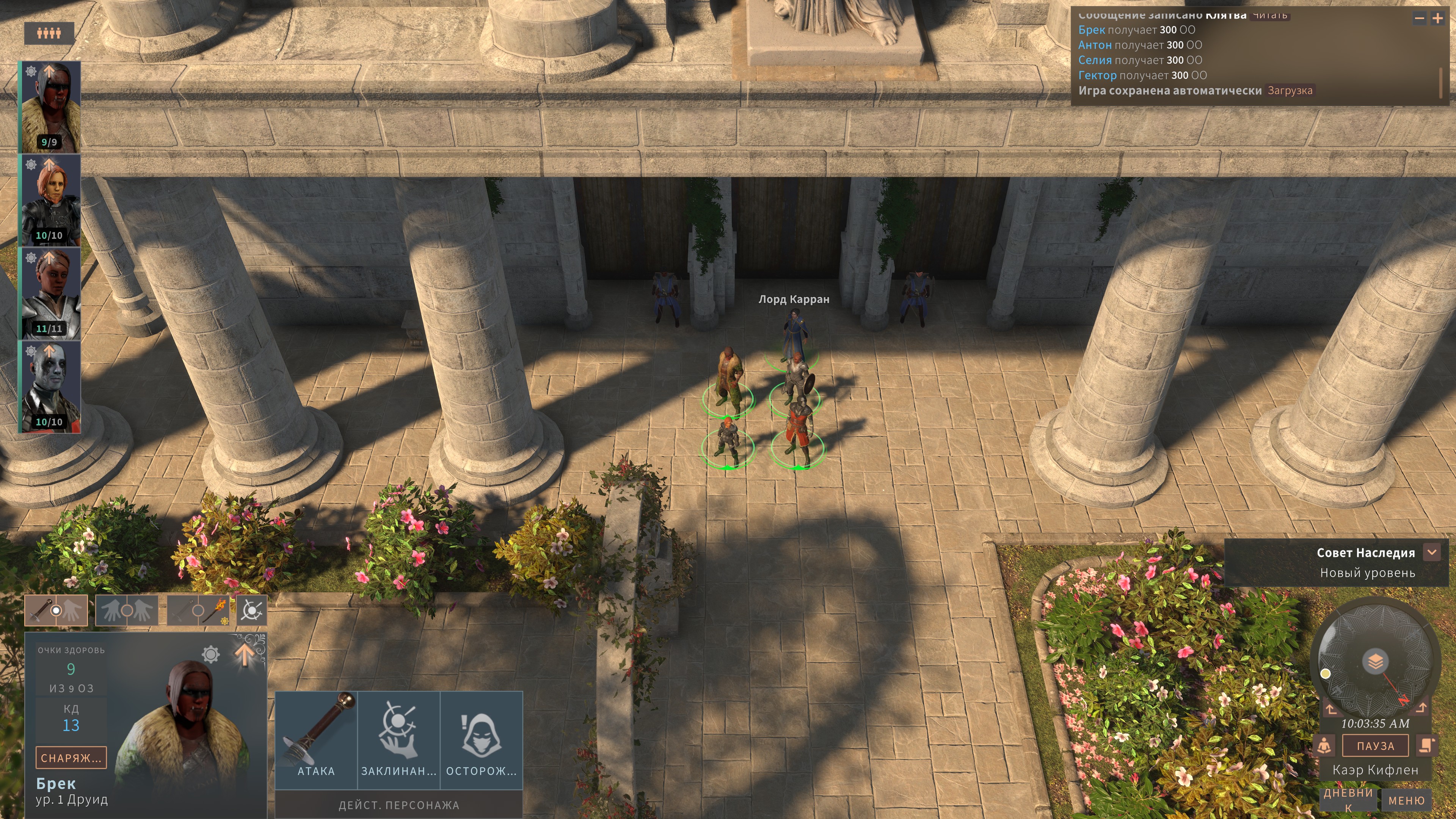Toggle the party group selection button
Screen dimensions: 1456x819
coord(49,33)
